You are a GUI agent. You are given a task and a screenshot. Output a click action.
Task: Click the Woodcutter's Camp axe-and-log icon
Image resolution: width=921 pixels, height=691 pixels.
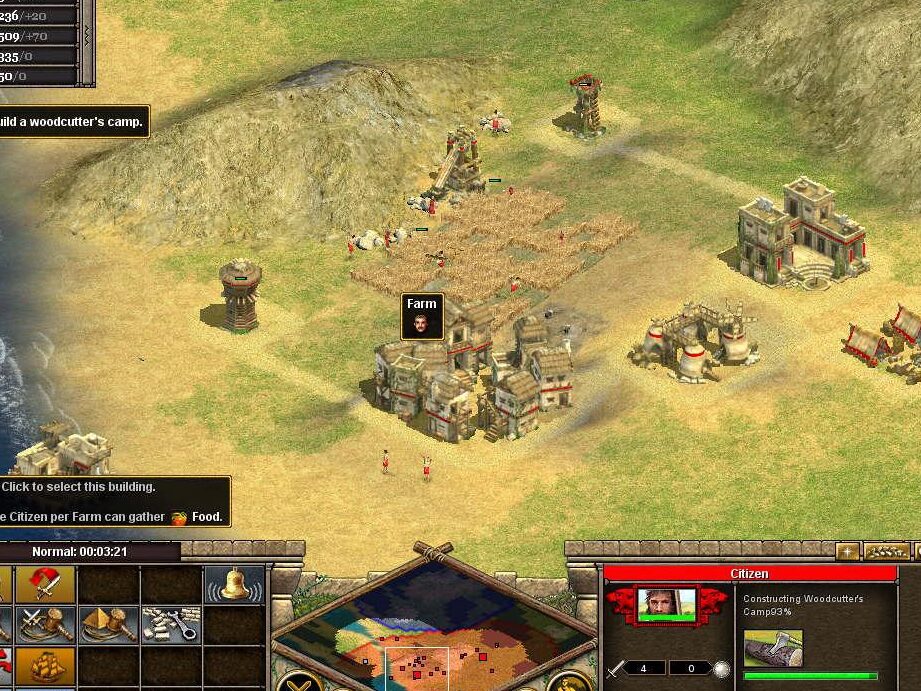[773, 648]
